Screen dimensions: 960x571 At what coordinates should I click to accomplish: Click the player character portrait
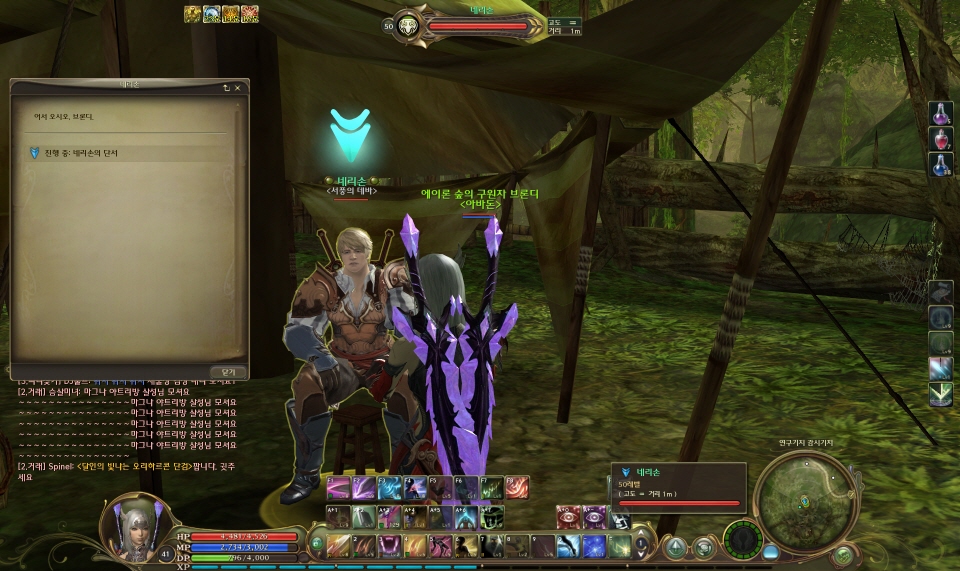click(132, 530)
